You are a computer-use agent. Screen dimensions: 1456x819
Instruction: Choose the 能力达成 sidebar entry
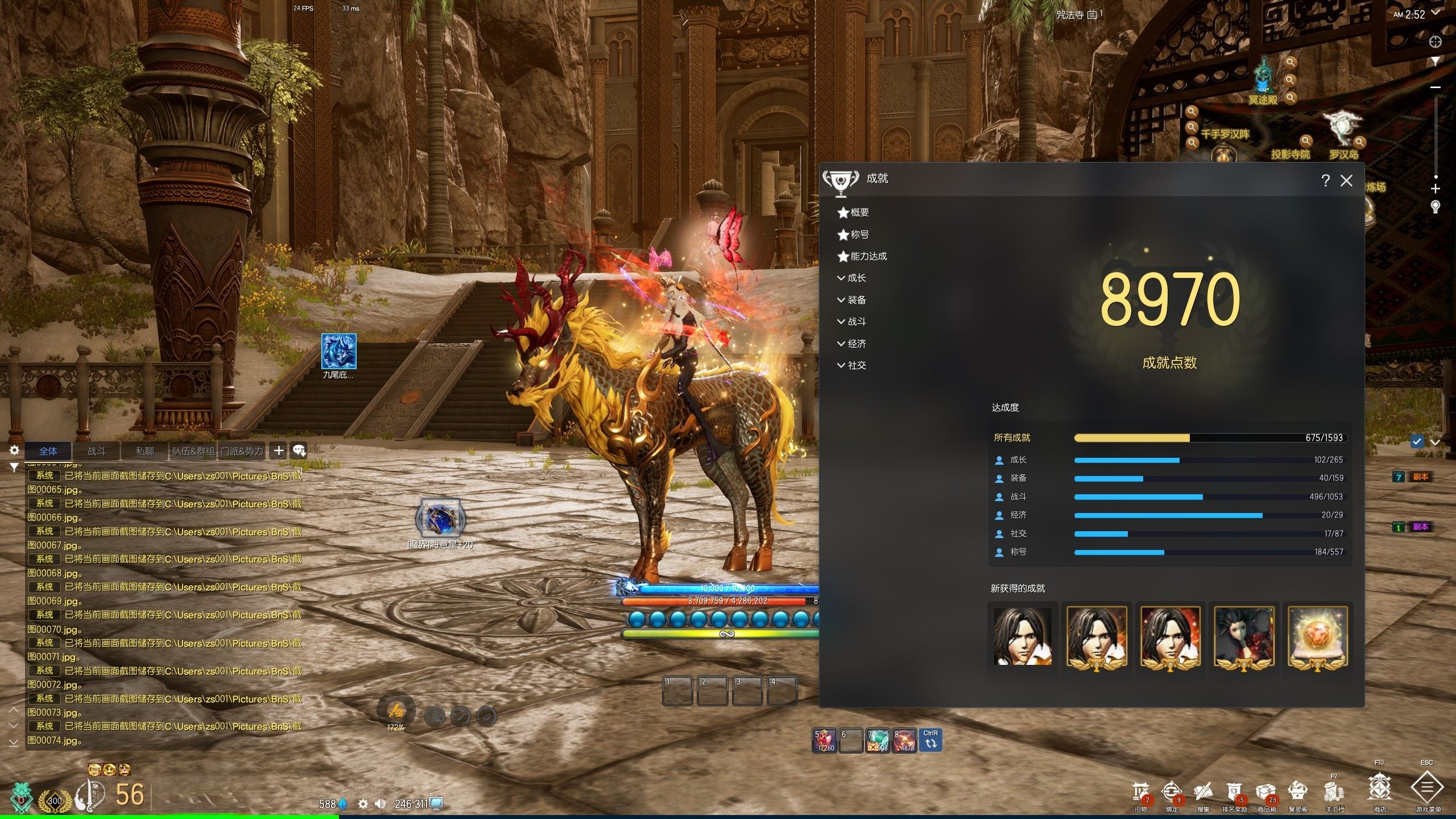click(868, 257)
